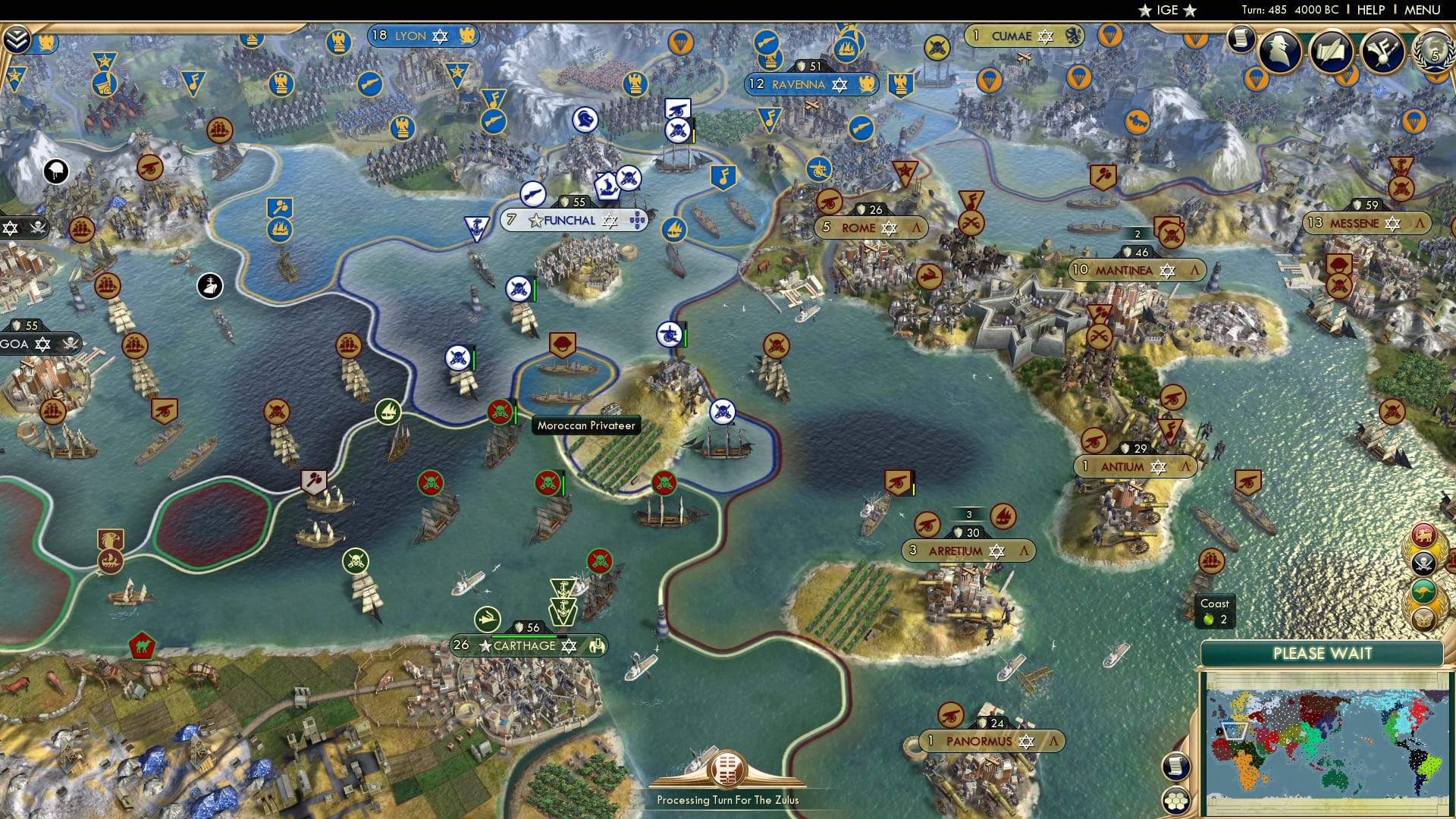
Task: Click the kangaroo medallion on right edge
Action: [x=1424, y=591]
